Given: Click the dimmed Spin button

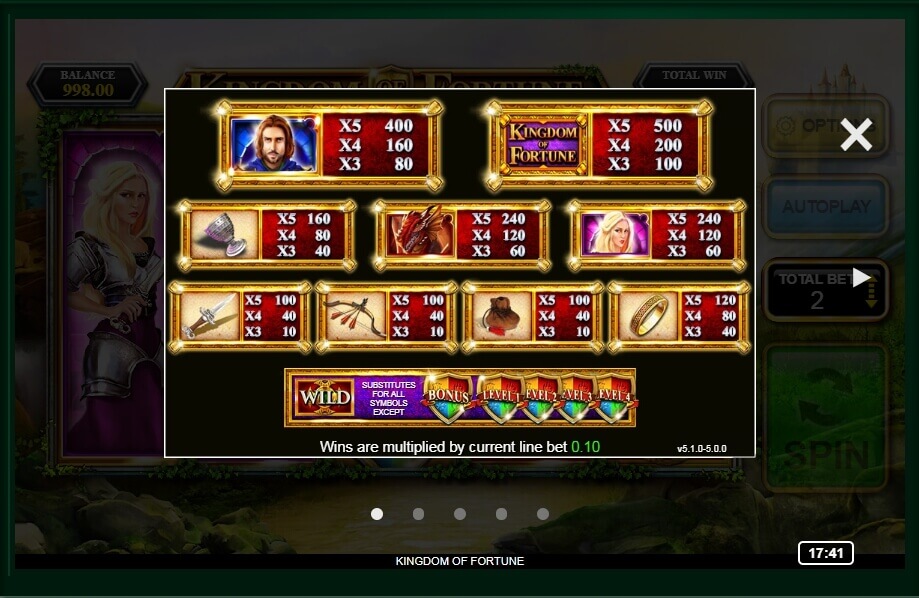Looking at the screenshot, I should (825, 418).
